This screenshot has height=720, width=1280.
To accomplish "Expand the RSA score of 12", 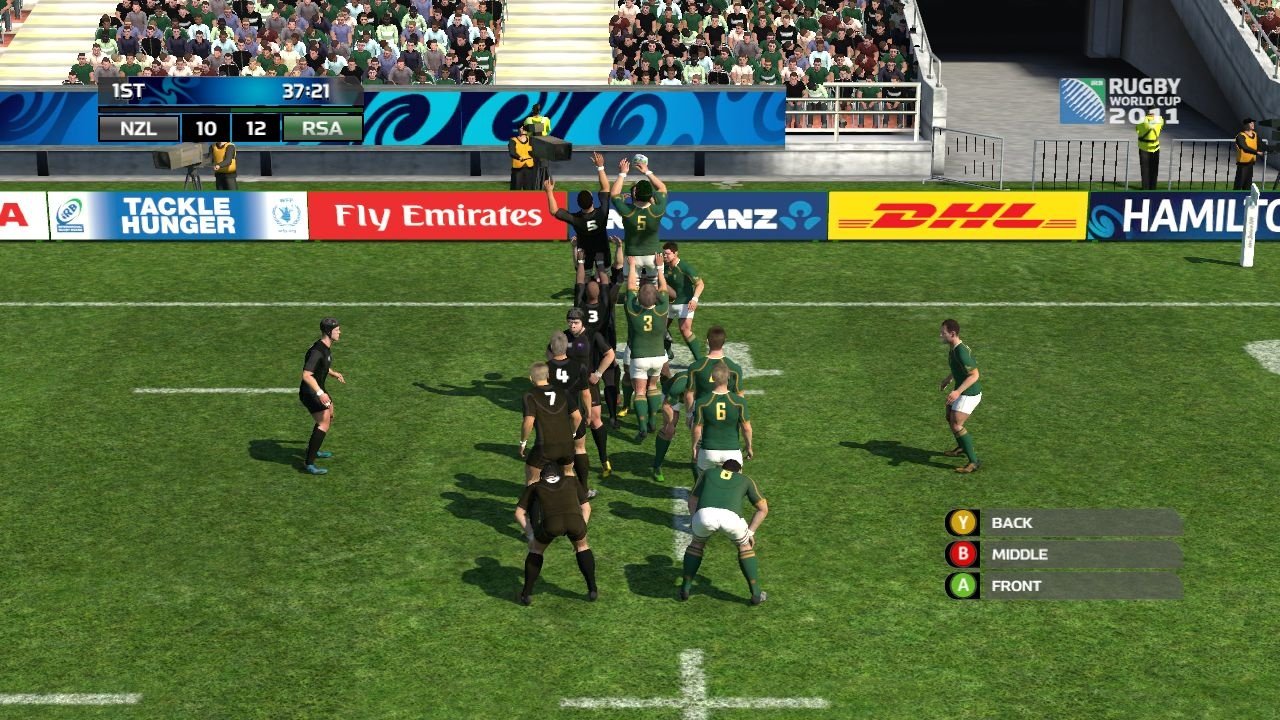I will coord(256,128).
